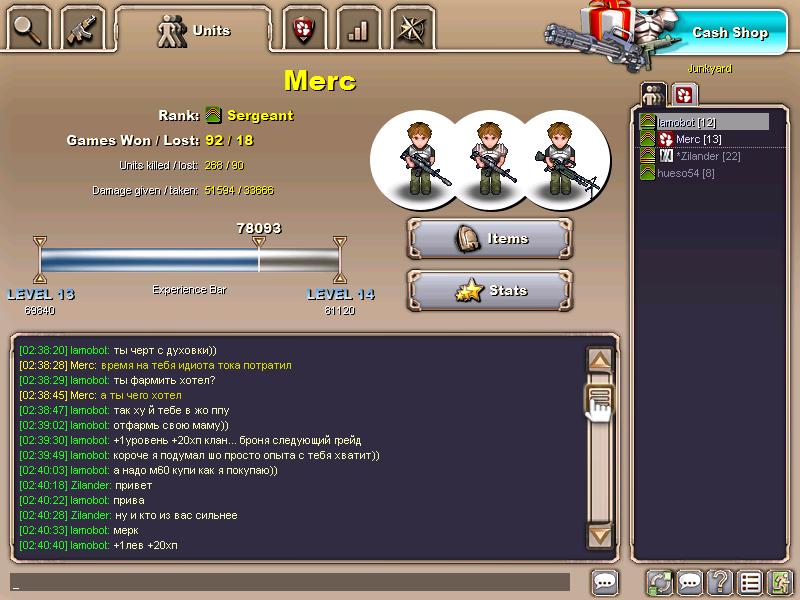Visit the Cash Shop

point(729,32)
